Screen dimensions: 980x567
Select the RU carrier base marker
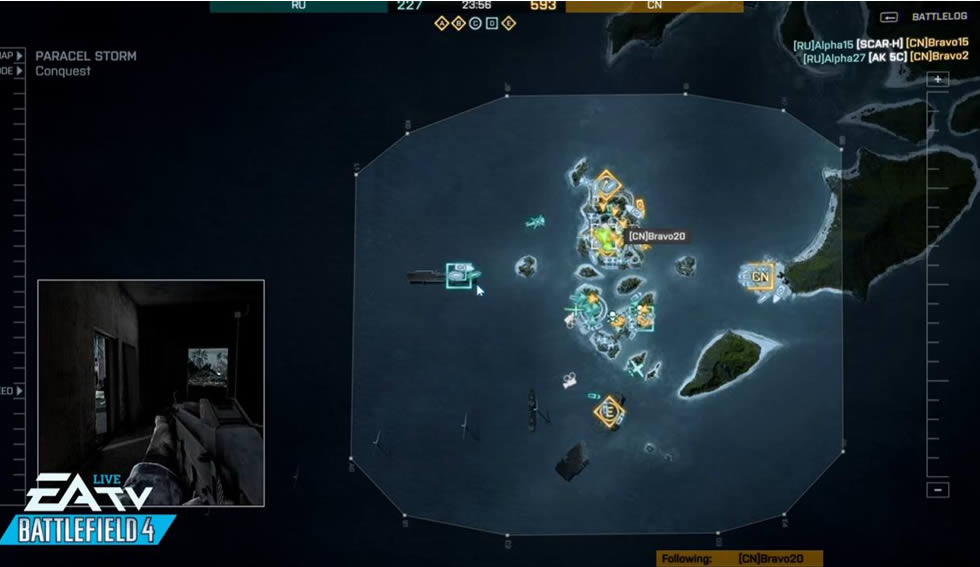point(459,273)
